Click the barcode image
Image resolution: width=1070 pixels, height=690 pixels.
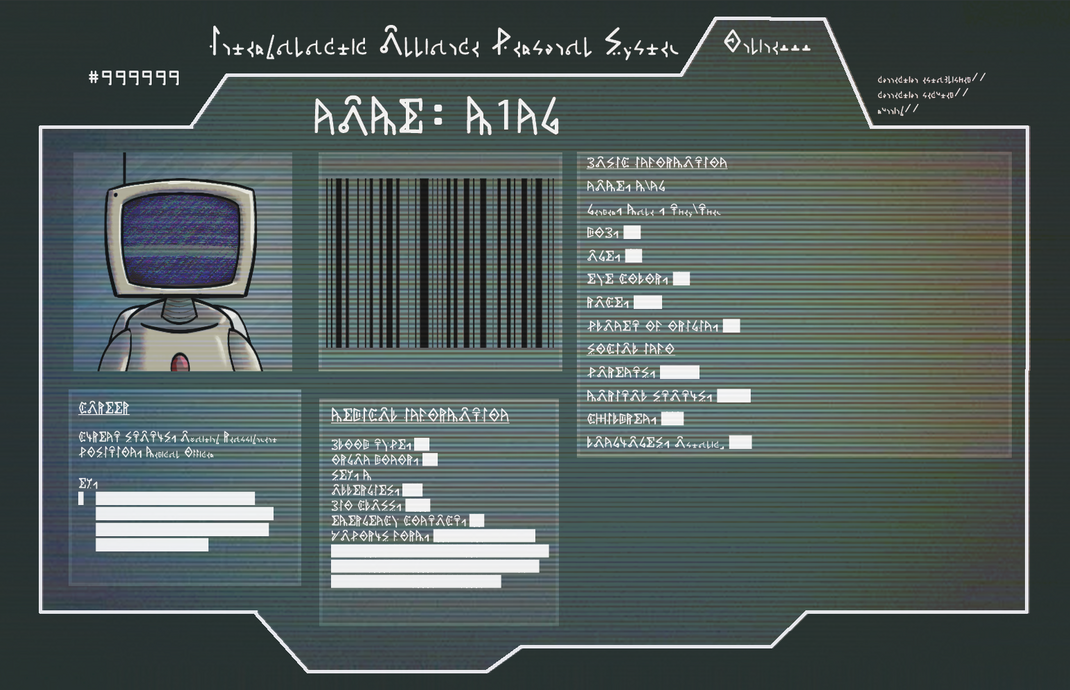[x=439, y=262]
